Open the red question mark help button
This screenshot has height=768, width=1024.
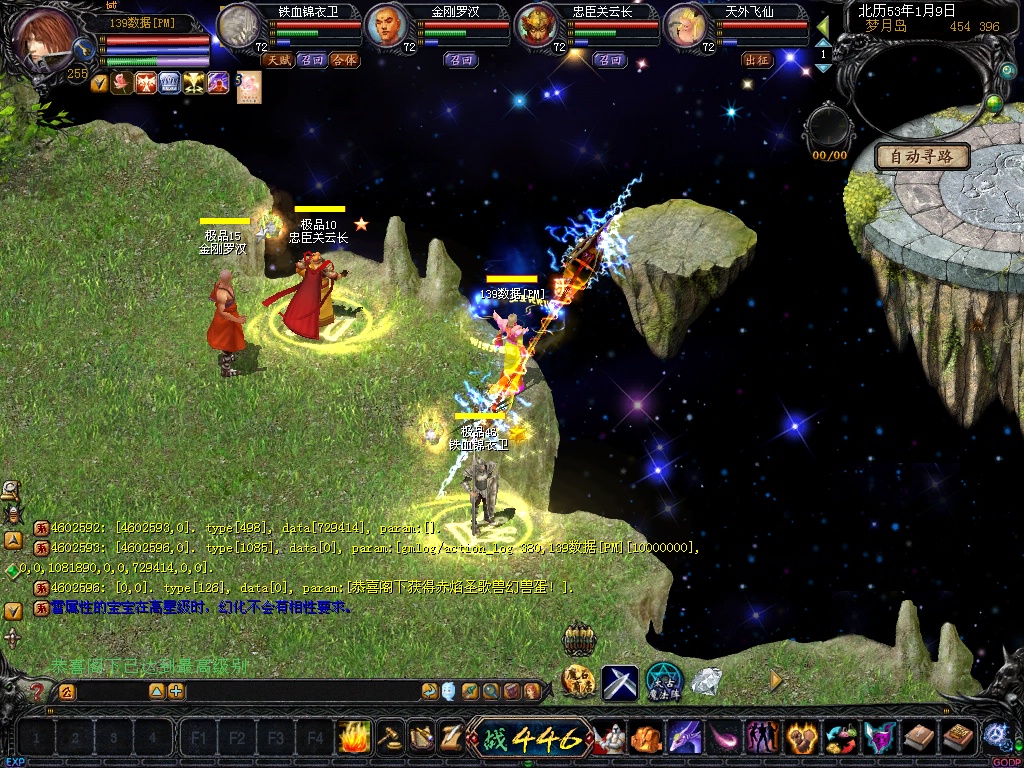37,691
